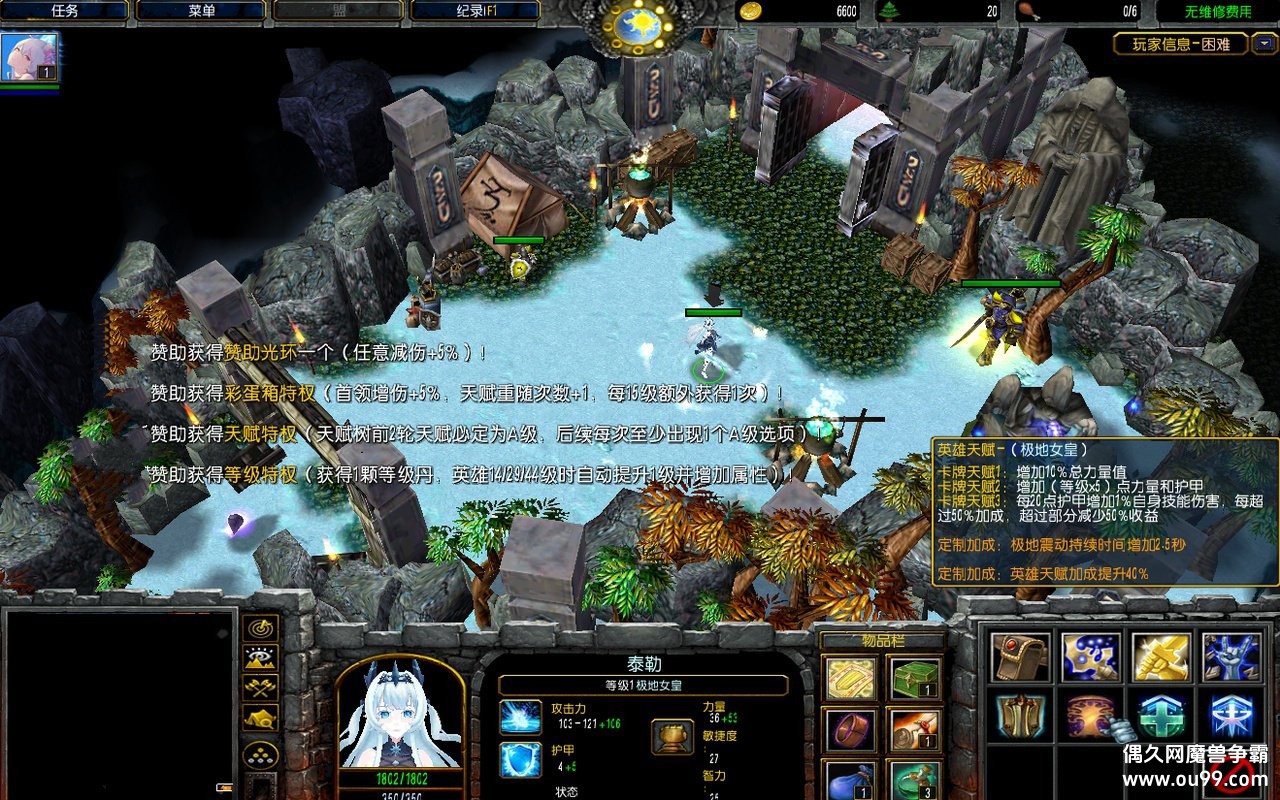The image size is (1280, 800).
Task: Click the 玩家信息-困难 player info panel header
Action: pos(1181,43)
